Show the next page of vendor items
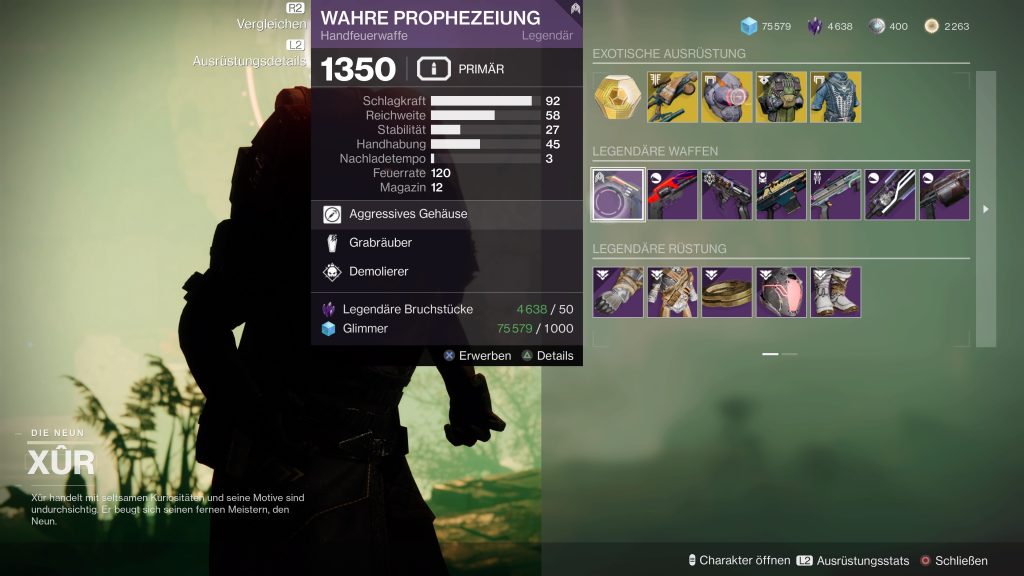The image size is (1024, 576). tap(987, 209)
